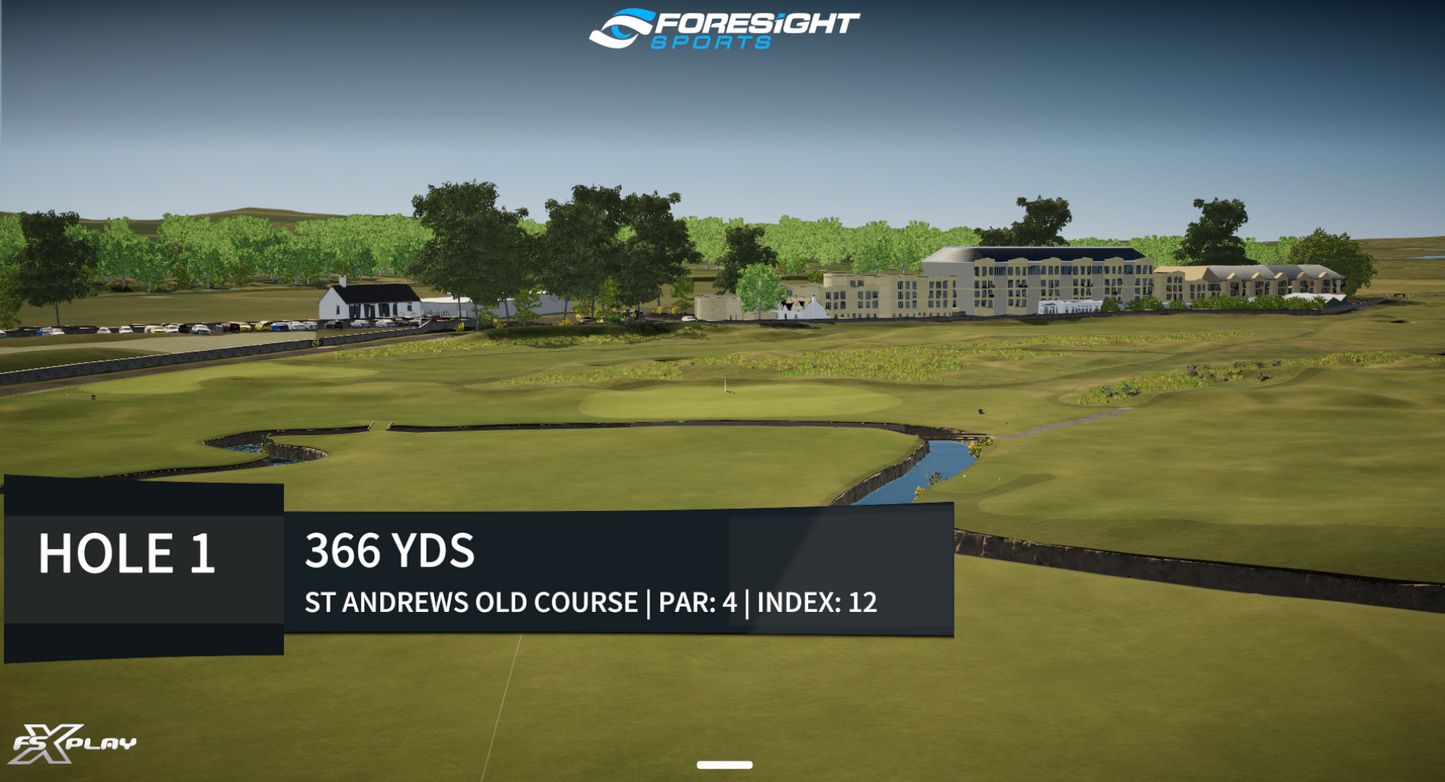Toggle the yardage readout visibility
1445x782 pixels.
(x=390, y=550)
